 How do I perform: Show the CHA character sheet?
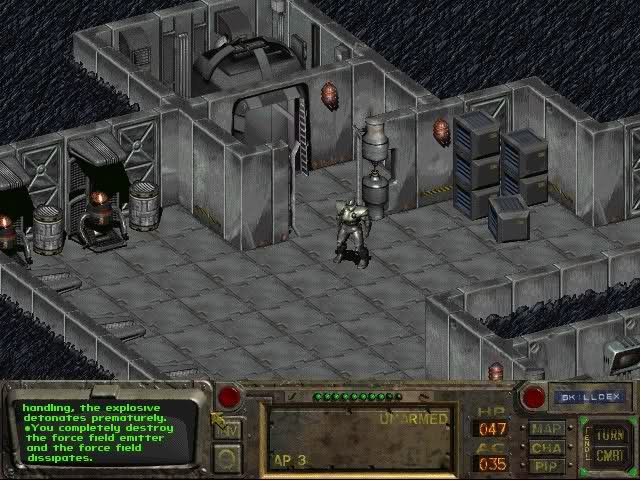pos(546,447)
